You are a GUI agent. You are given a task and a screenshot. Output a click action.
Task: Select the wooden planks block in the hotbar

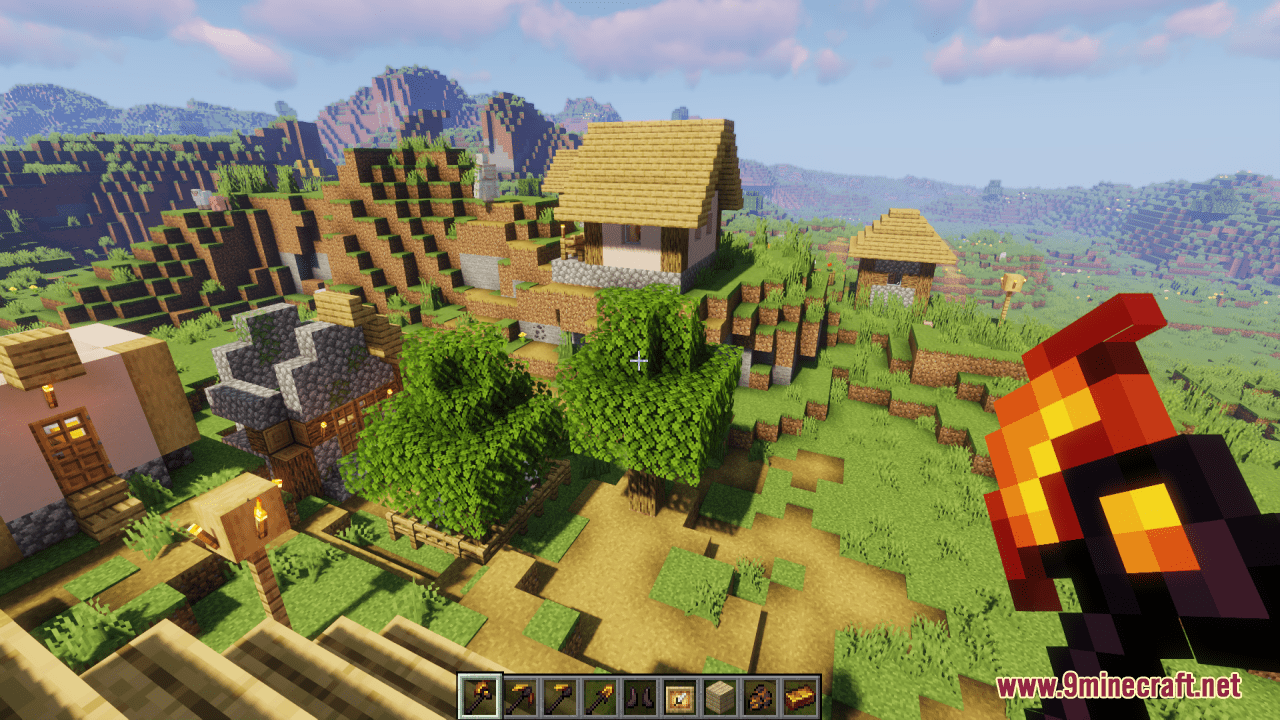coord(720,694)
